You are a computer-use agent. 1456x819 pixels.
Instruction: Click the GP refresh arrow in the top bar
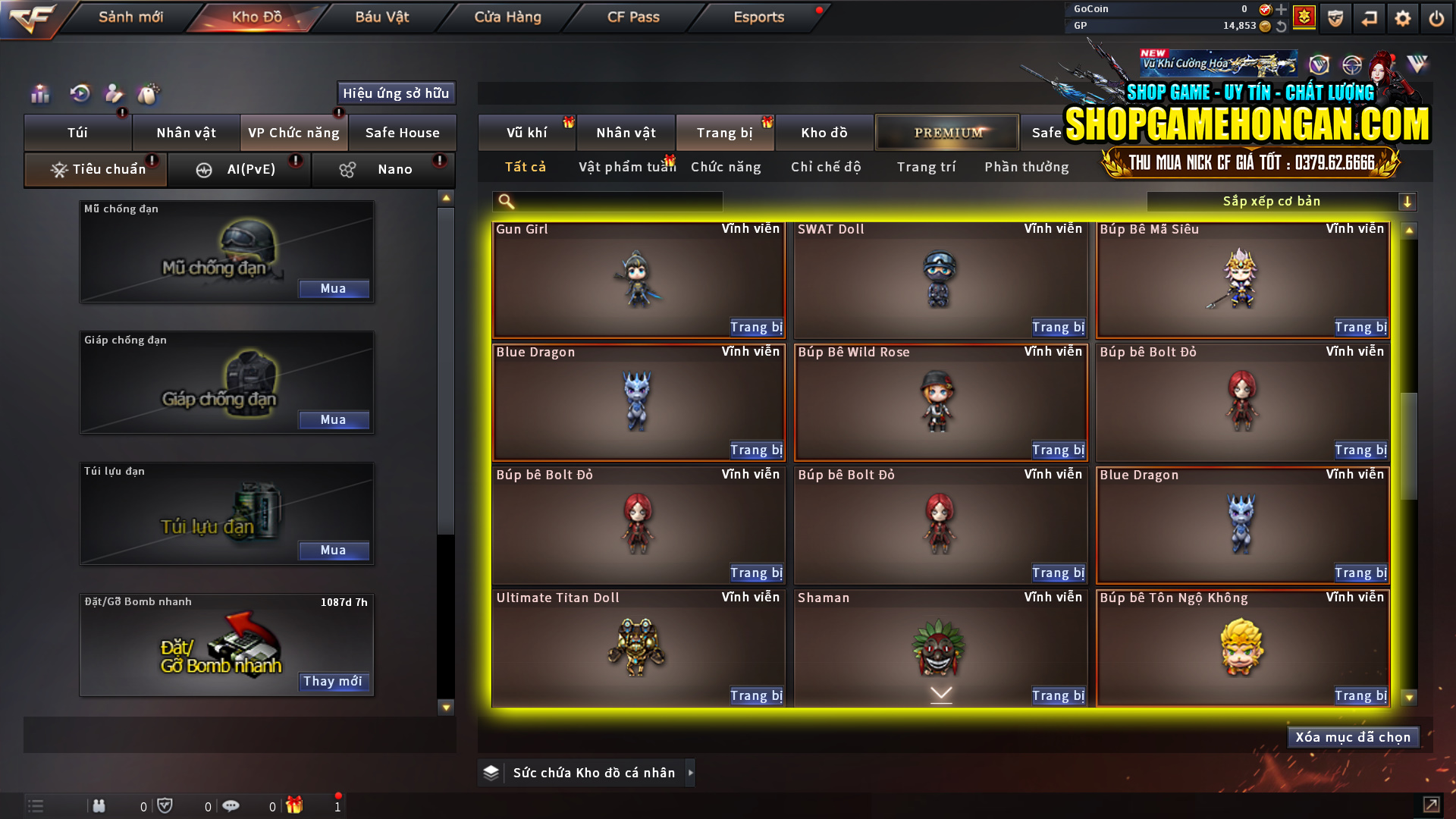point(1283,27)
